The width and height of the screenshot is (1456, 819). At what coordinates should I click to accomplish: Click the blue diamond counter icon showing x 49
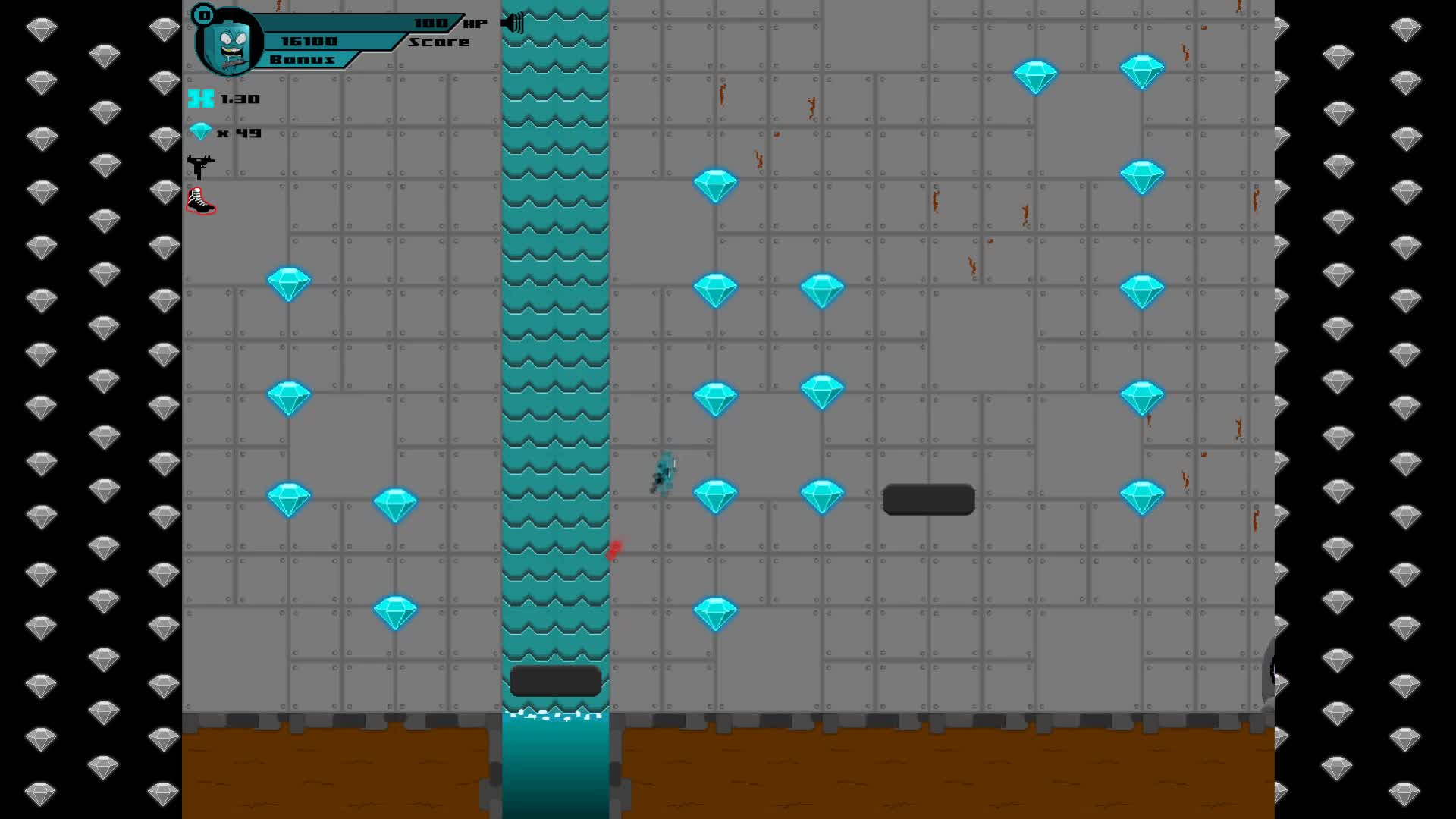point(199,130)
